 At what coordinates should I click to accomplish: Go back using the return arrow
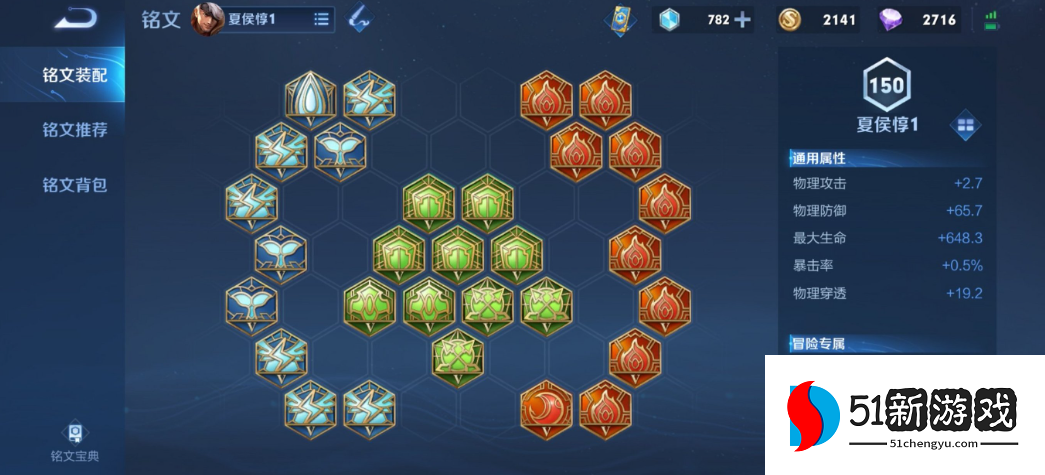coord(76,18)
